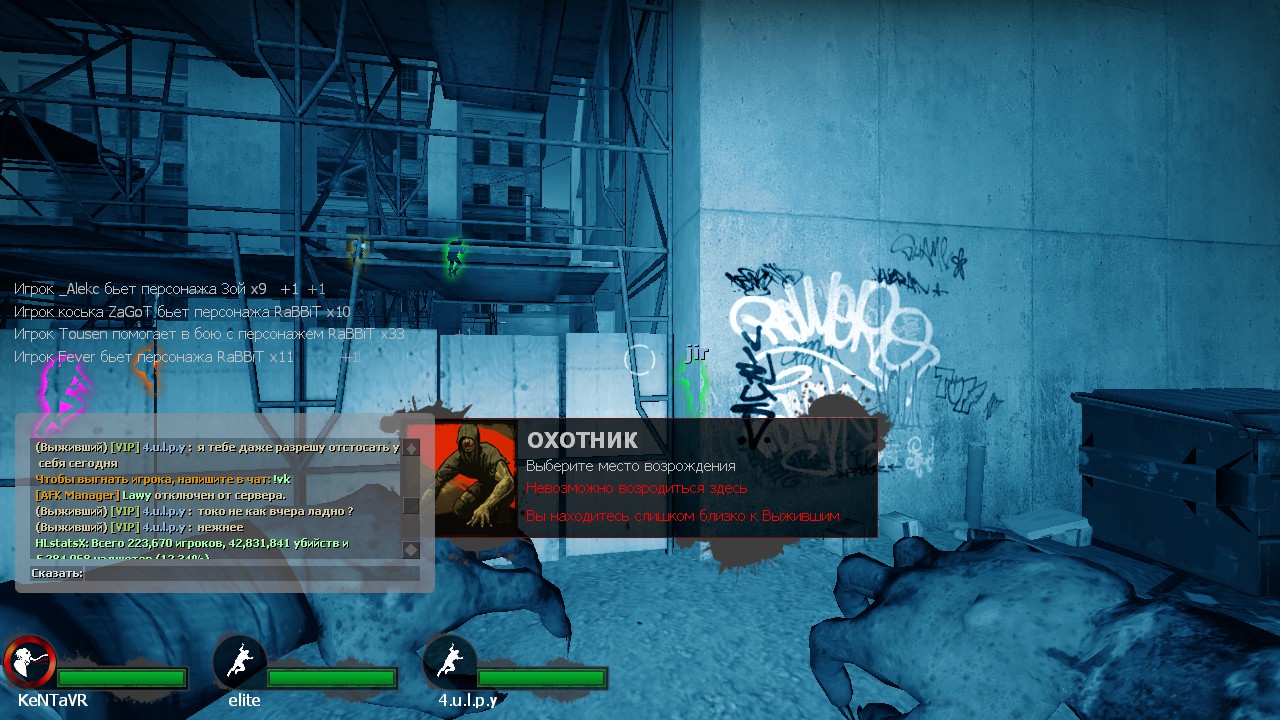Select KeNTaVR's smoker portrait icon
Image resolution: width=1280 pixels, height=720 pixels.
click(x=28, y=660)
